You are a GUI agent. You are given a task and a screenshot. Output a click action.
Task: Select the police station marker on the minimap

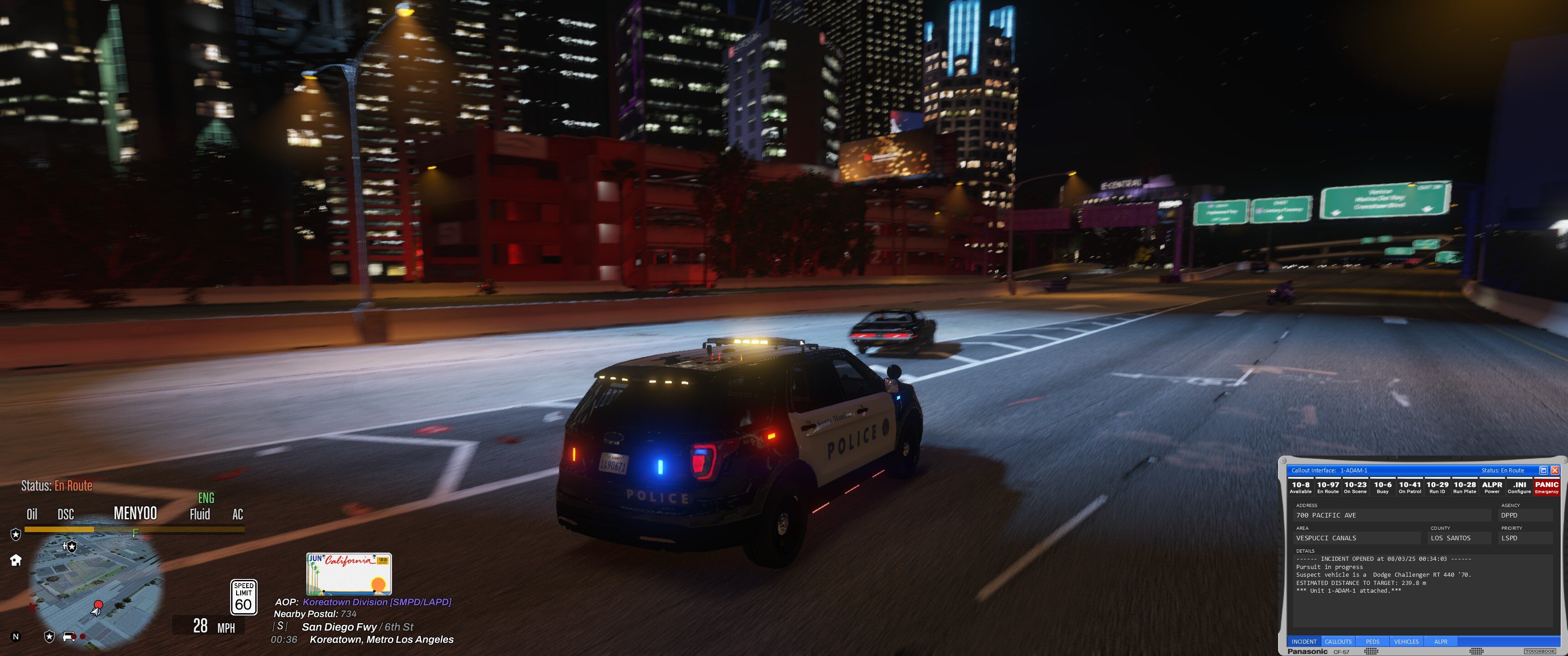71,547
